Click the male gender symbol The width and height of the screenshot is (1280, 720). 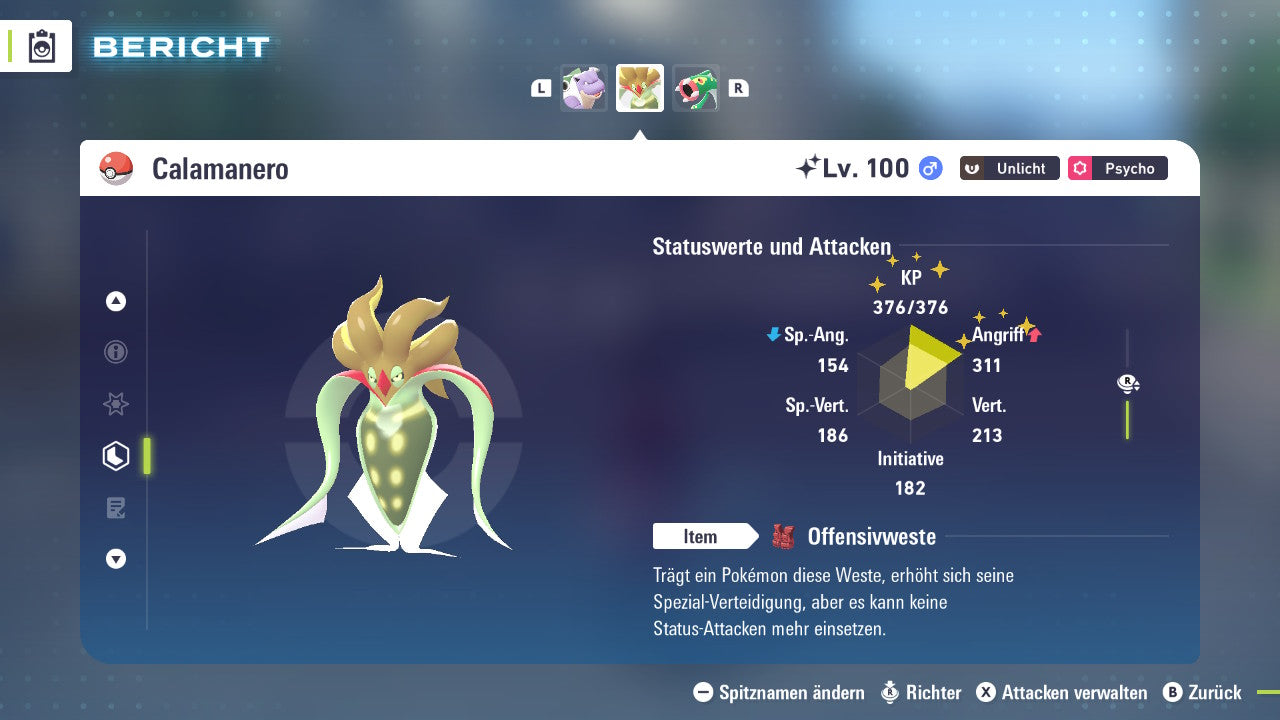[x=928, y=168]
